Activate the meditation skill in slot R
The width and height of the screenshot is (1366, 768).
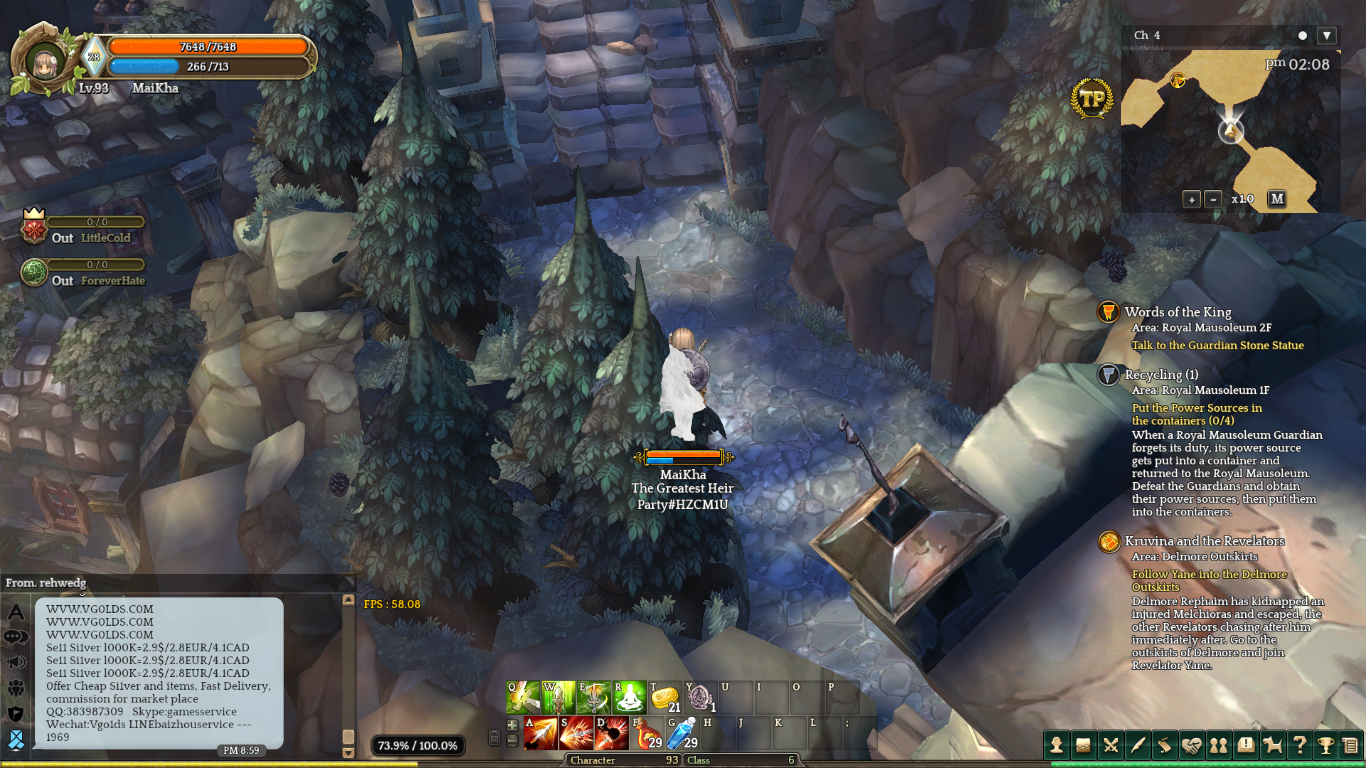pyautogui.click(x=629, y=697)
